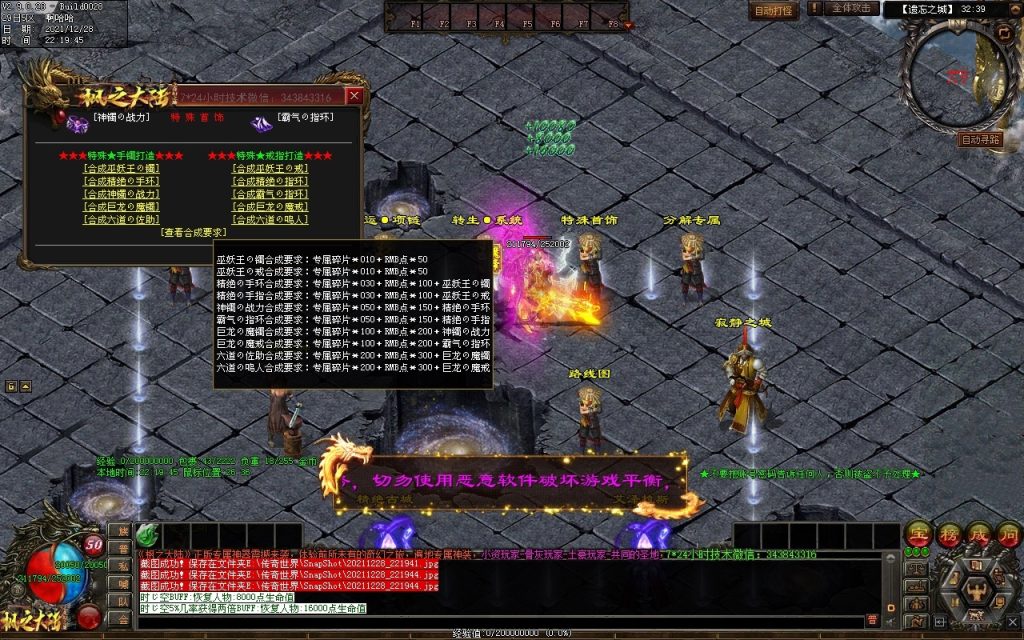Select the 队 team chat channel button
The image size is (1024, 640).
pos(125,602)
